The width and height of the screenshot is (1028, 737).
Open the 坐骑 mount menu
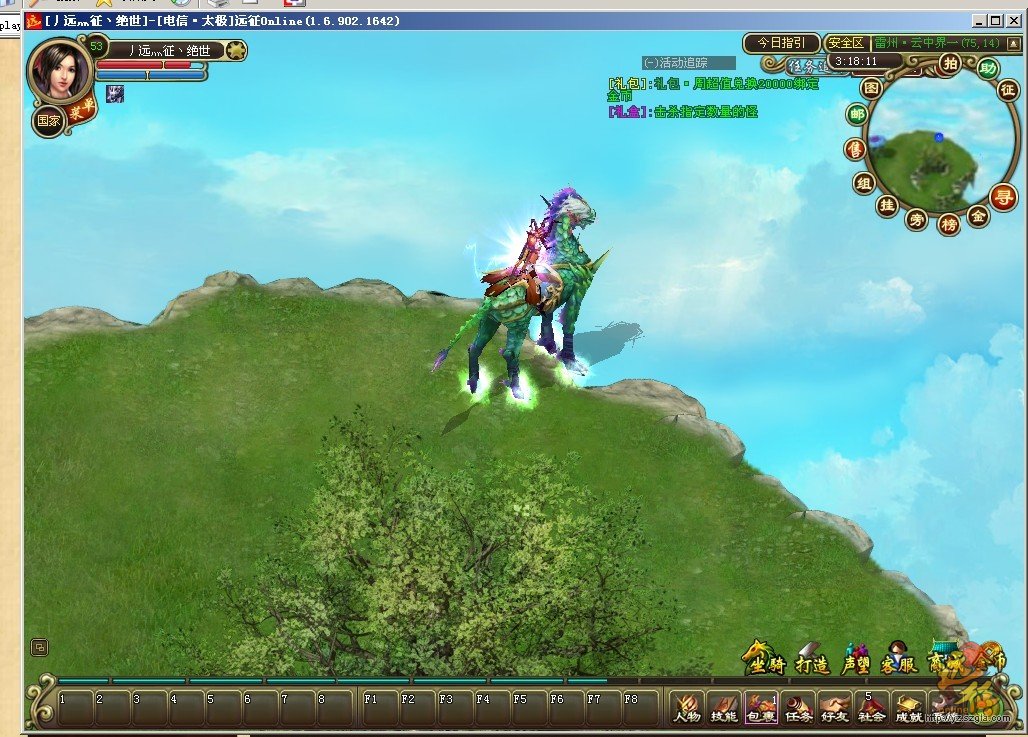(x=766, y=661)
